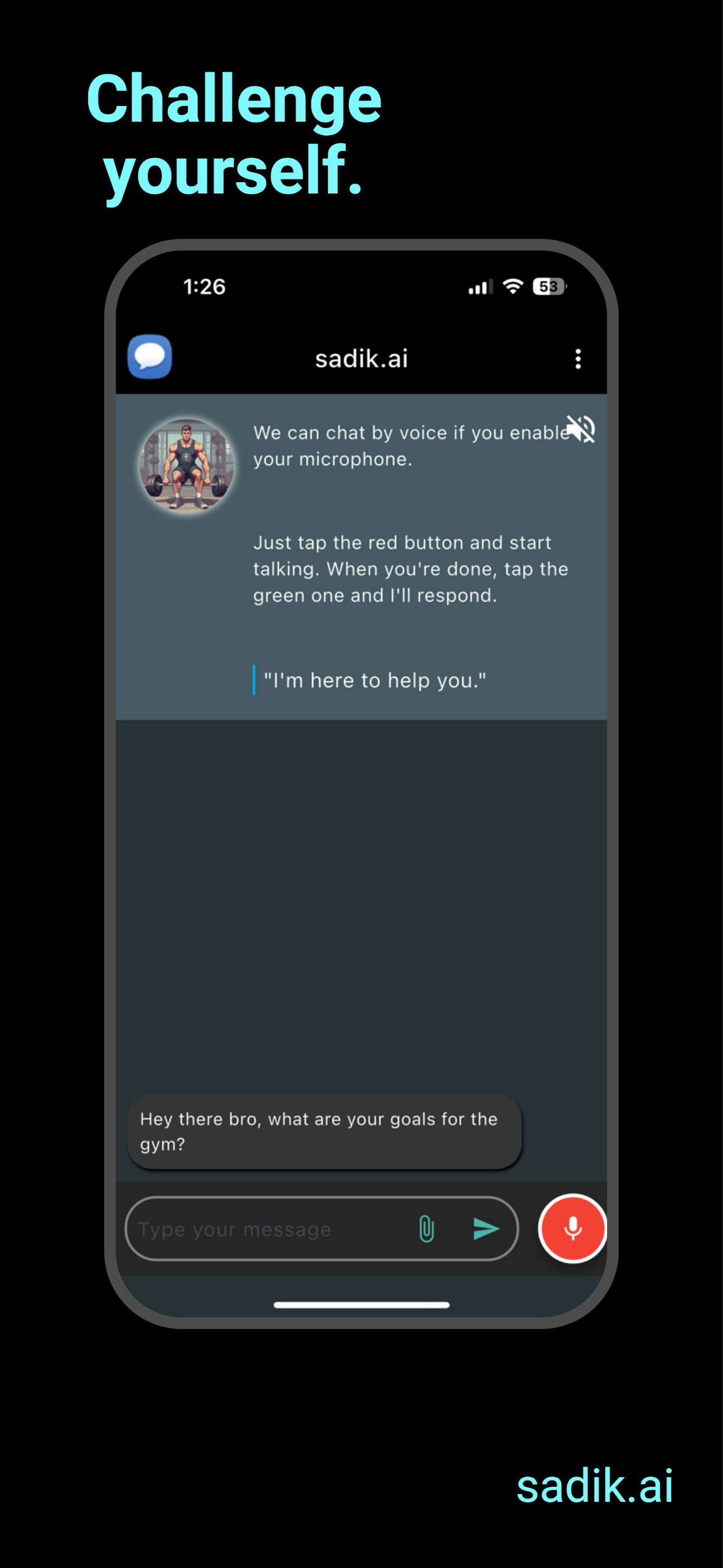Enable microphone chat by tapping the mic

[573, 1229]
